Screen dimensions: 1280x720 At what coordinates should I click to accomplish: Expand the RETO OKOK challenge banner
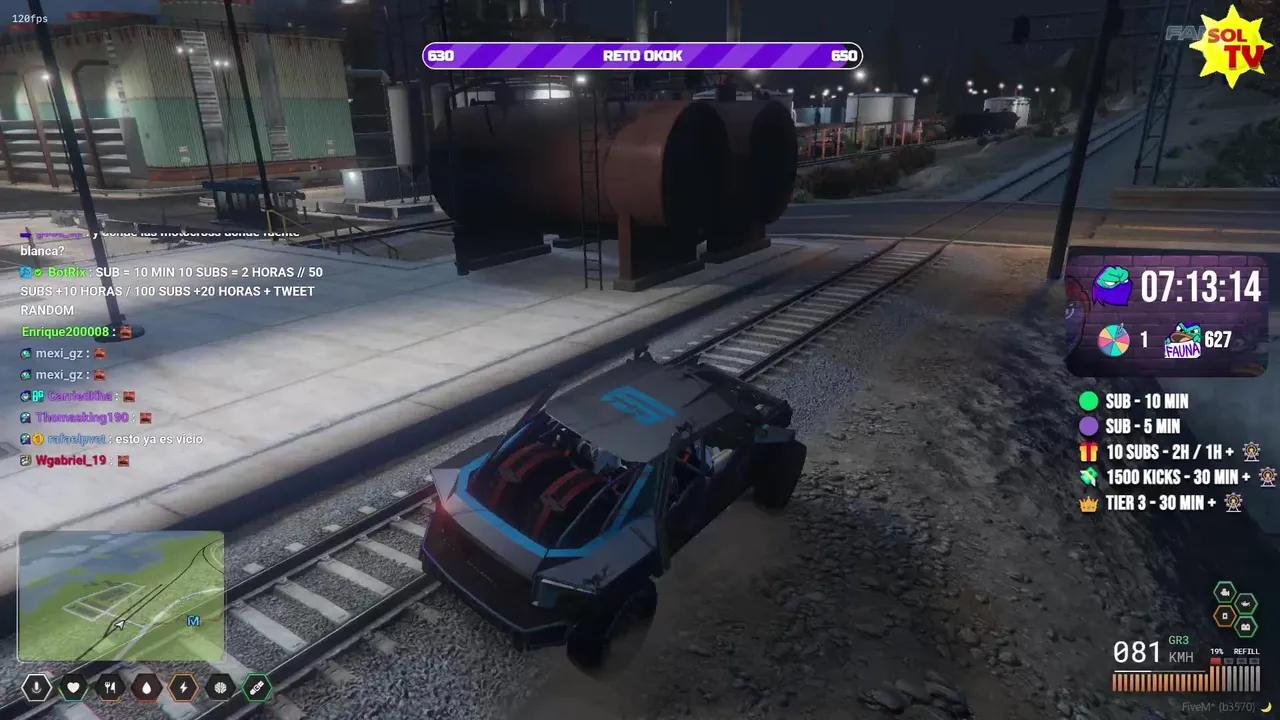coord(642,56)
